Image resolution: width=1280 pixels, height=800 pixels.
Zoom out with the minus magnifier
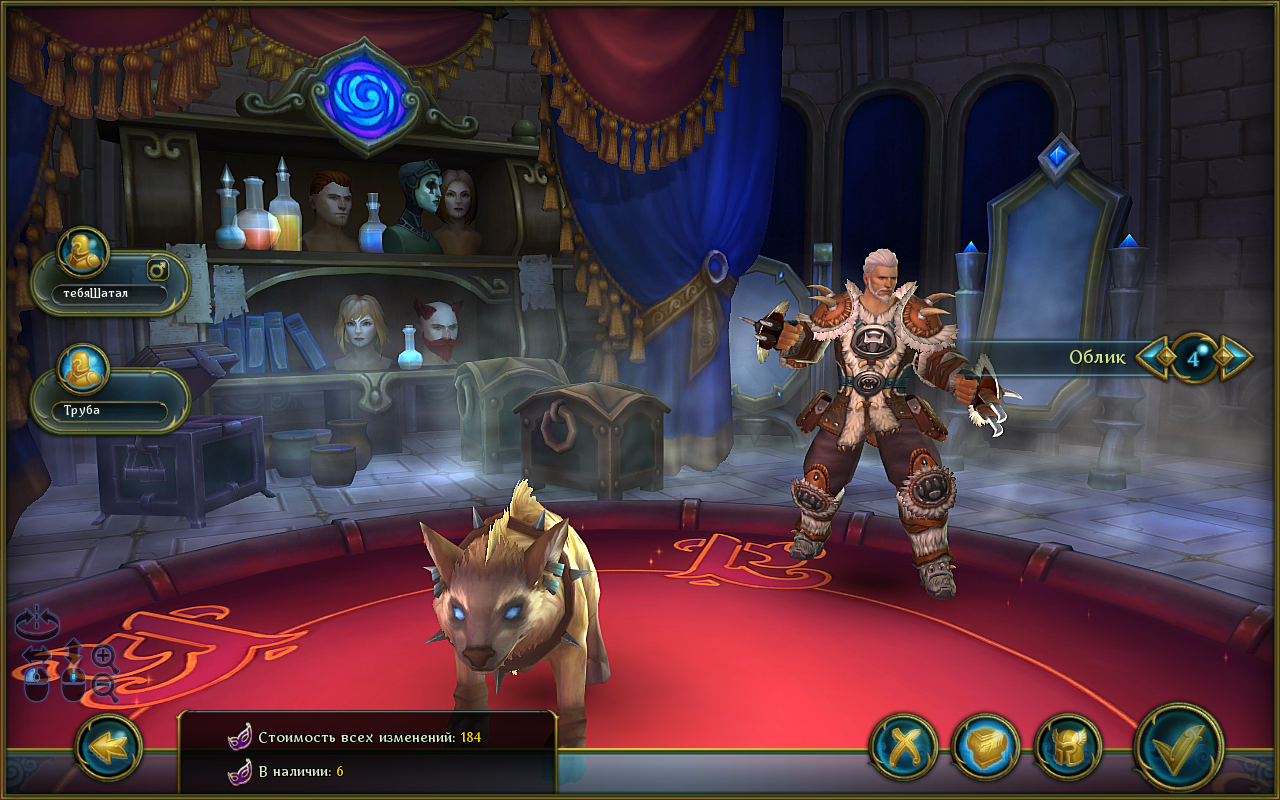coord(104,685)
